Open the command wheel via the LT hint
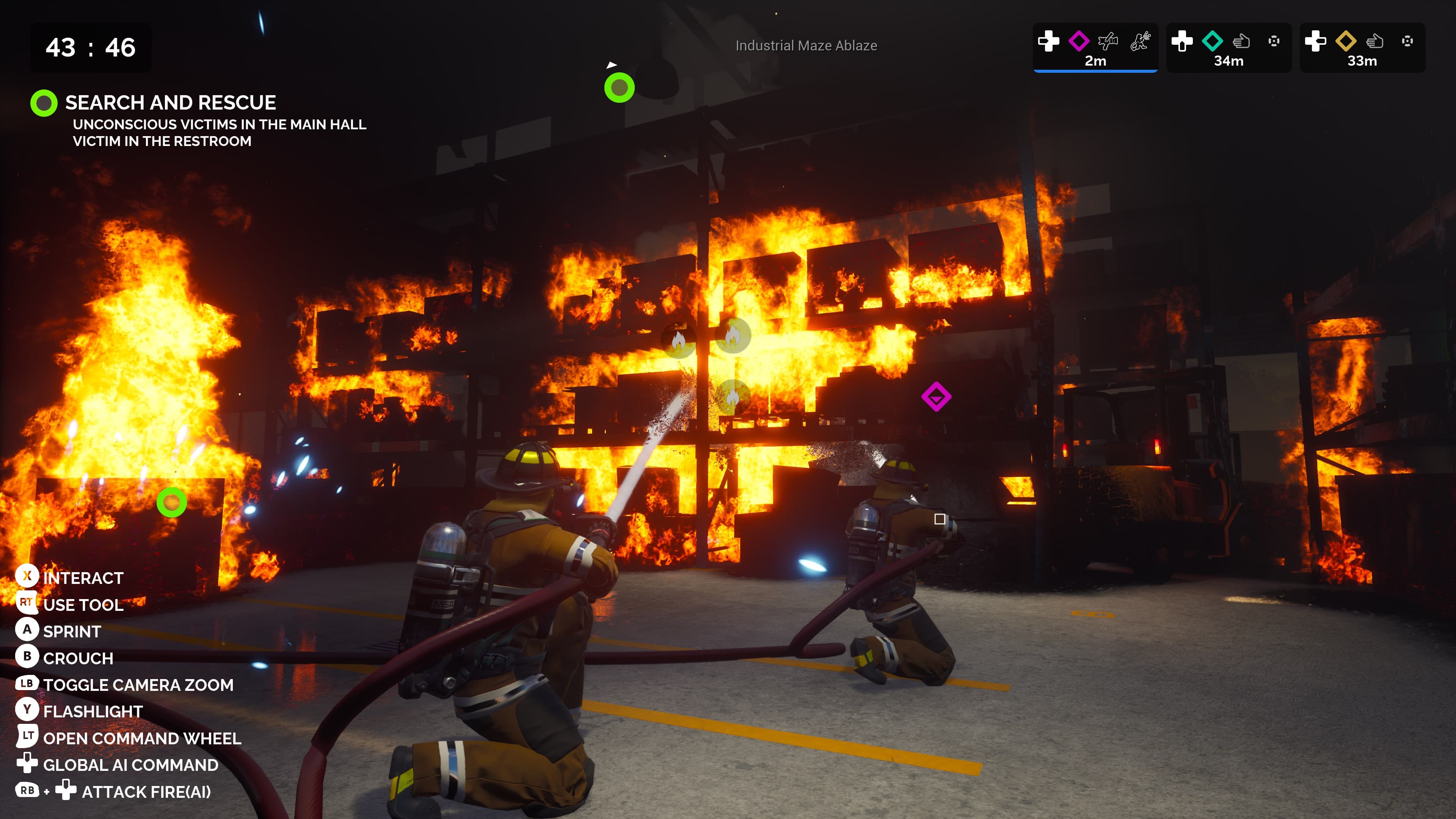 (27, 737)
